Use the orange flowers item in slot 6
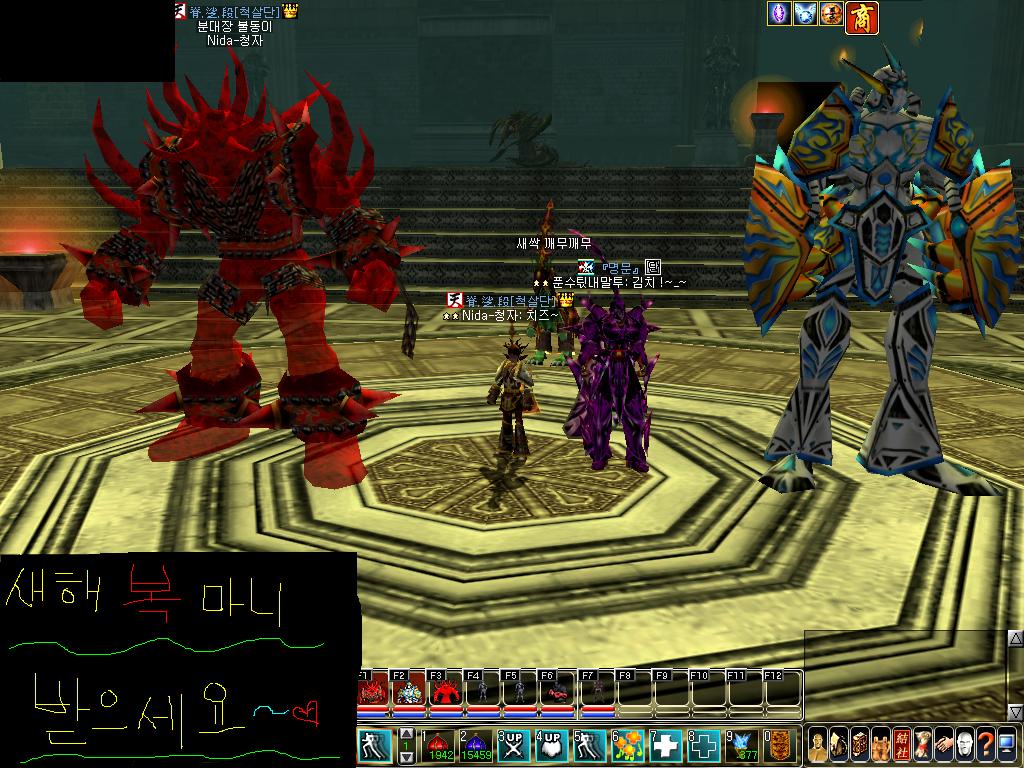The height and width of the screenshot is (768, 1024). click(627, 746)
